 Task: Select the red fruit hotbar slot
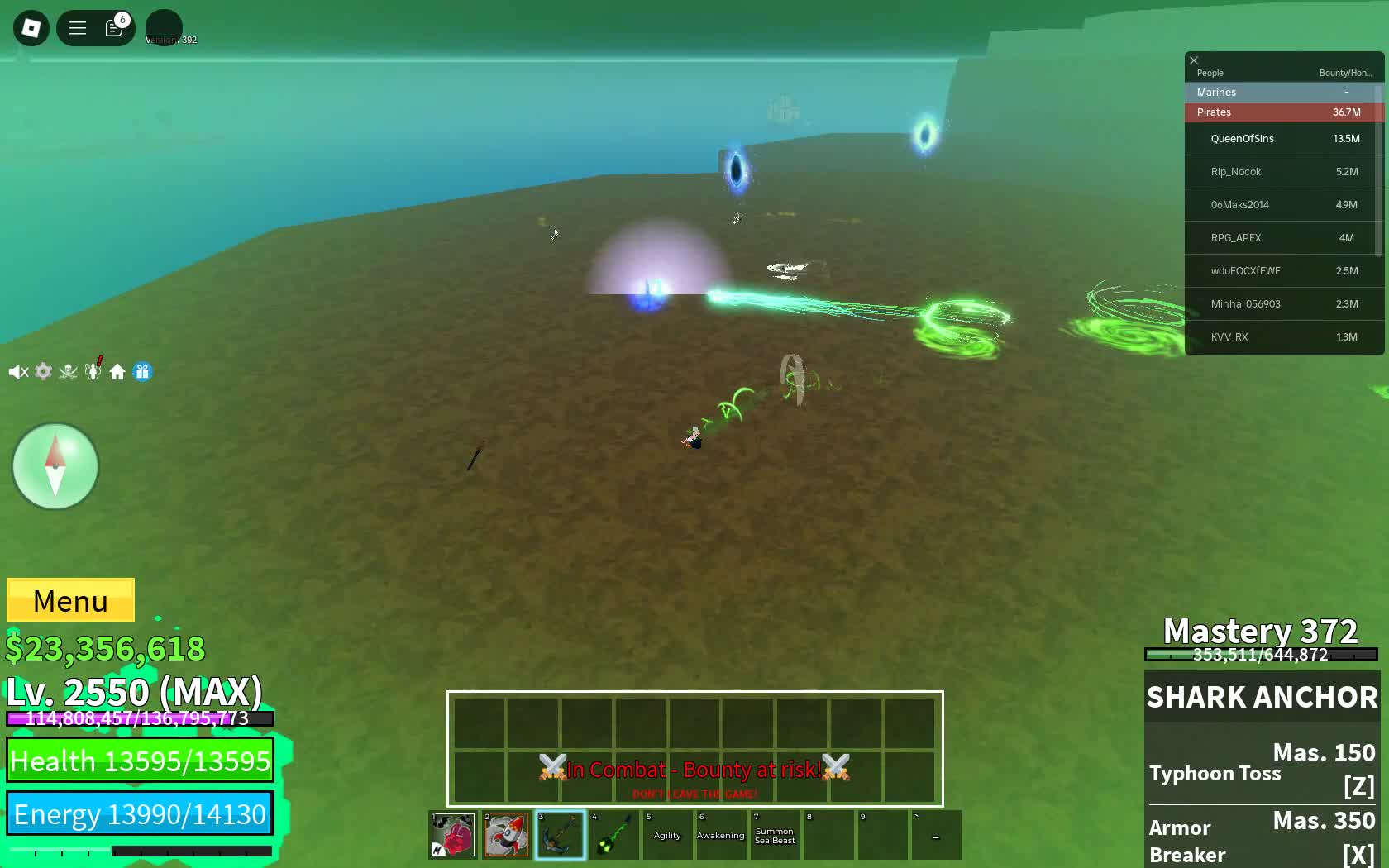point(453,835)
